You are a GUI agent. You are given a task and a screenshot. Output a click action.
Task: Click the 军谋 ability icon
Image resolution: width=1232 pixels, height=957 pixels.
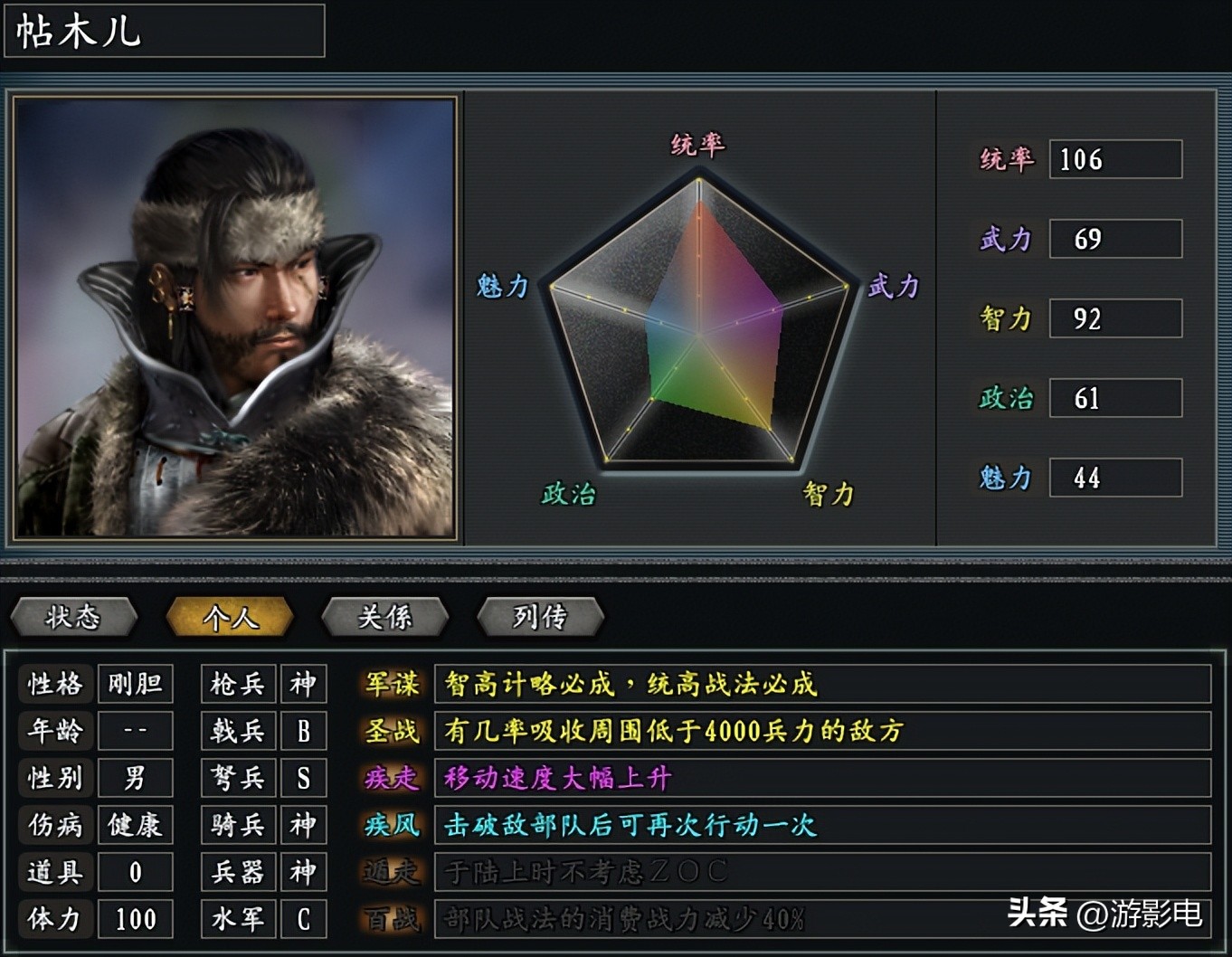[390, 685]
